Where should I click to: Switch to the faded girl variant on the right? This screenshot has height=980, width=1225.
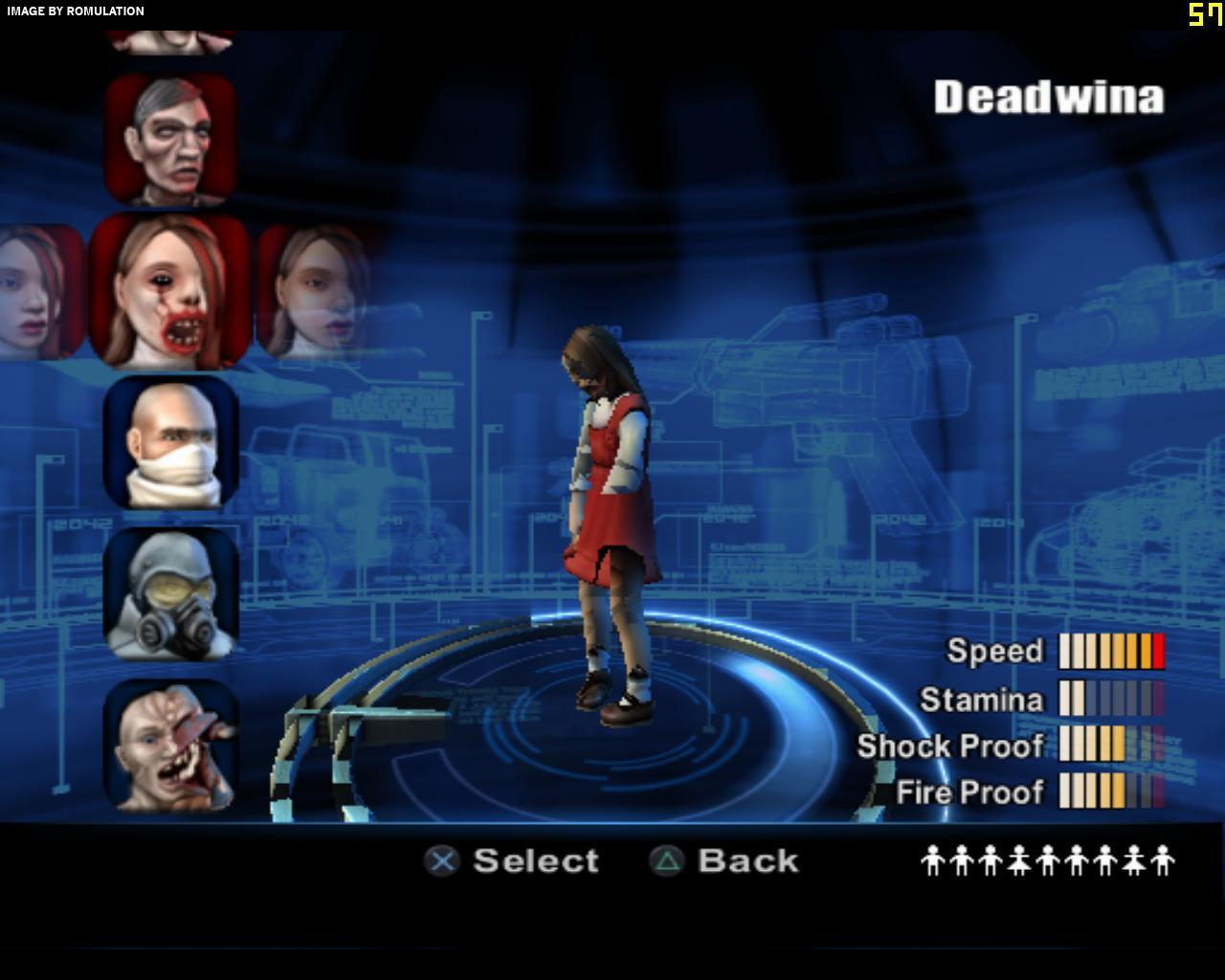click(x=314, y=292)
